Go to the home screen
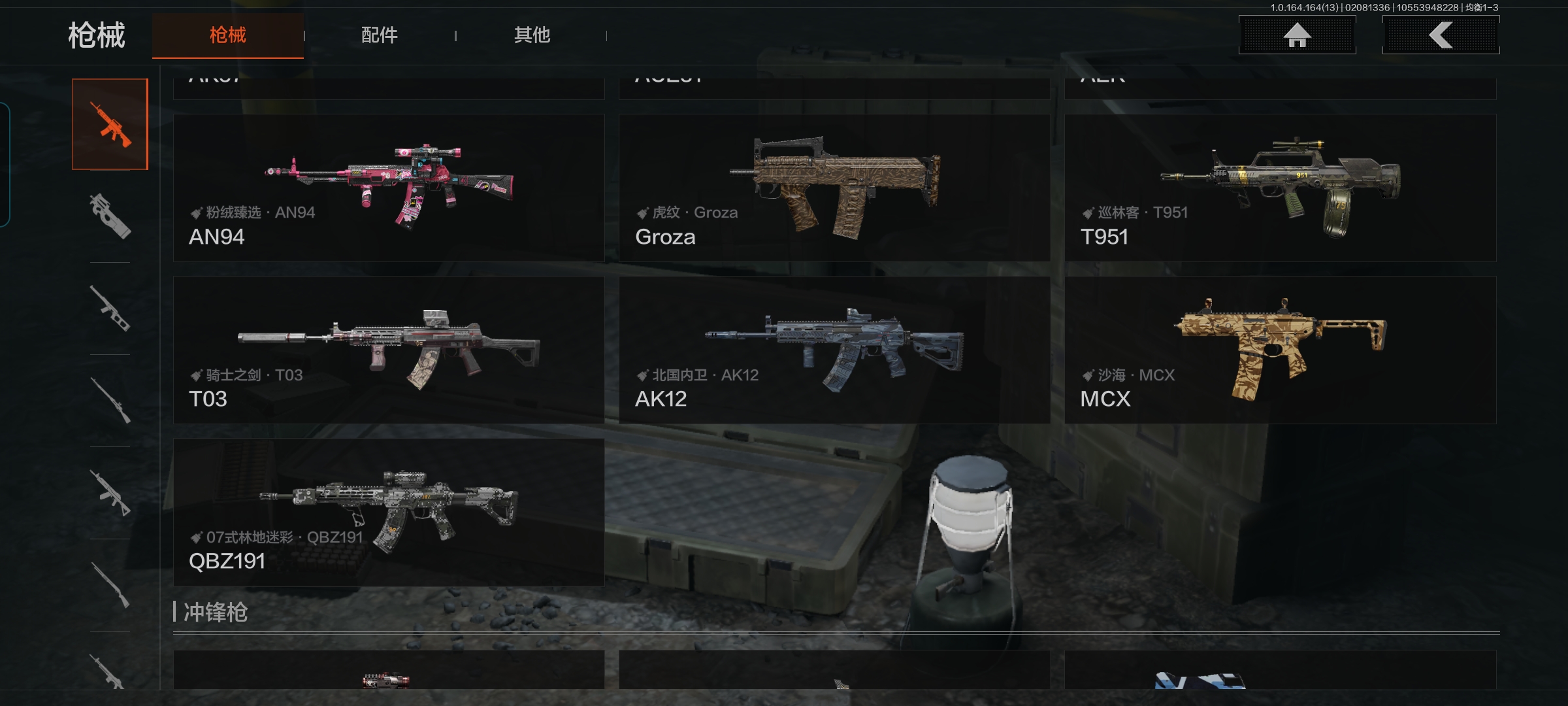Image resolution: width=1568 pixels, height=706 pixels. coord(1297,35)
